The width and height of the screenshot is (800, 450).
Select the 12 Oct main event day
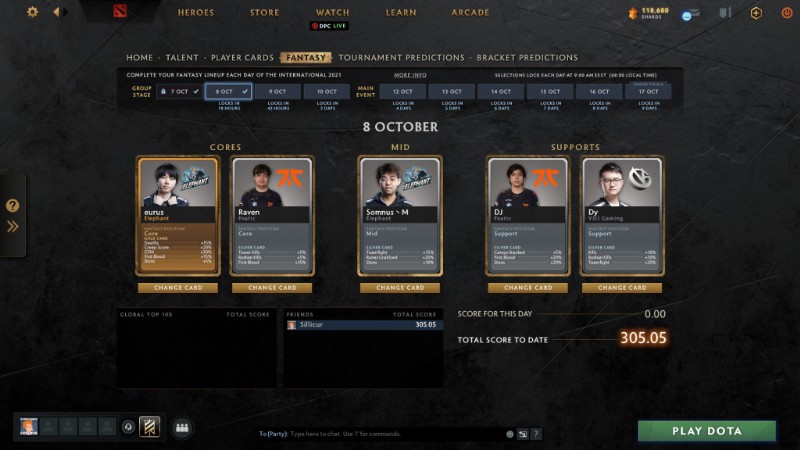coord(403,91)
